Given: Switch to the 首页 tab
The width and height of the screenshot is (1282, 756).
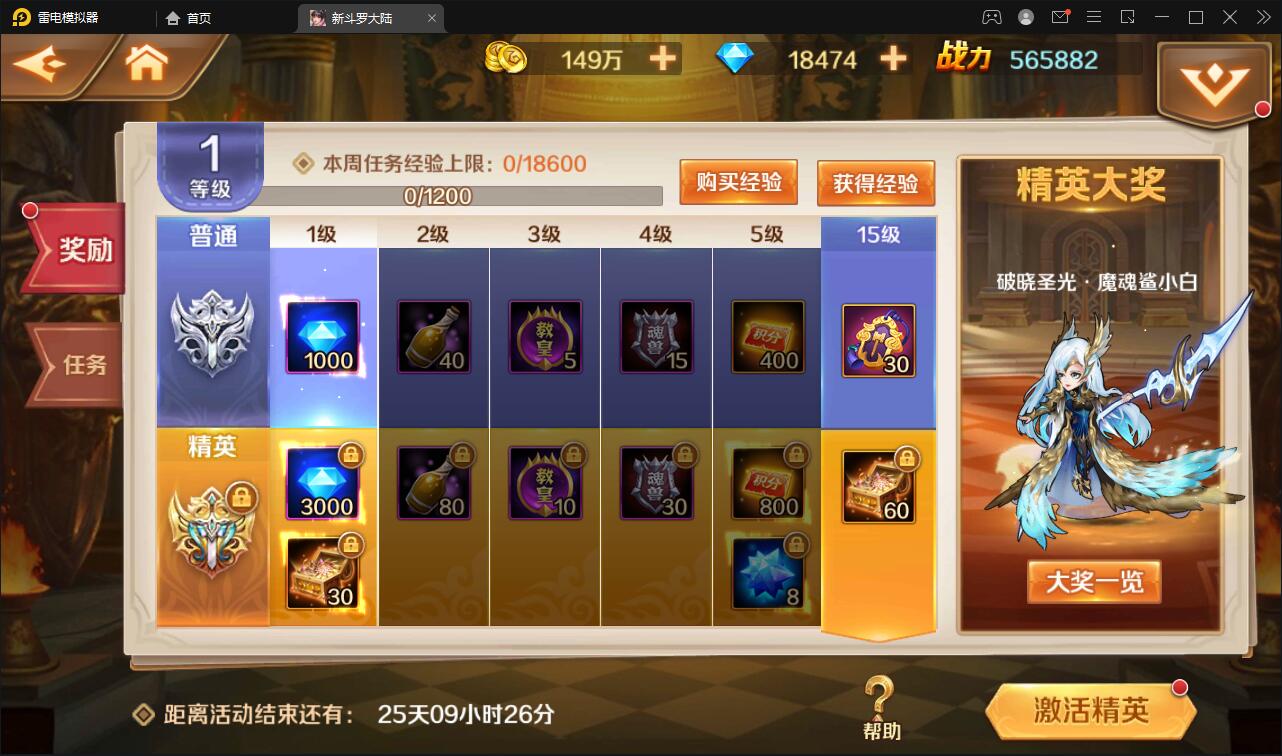Looking at the screenshot, I should (188, 17).
